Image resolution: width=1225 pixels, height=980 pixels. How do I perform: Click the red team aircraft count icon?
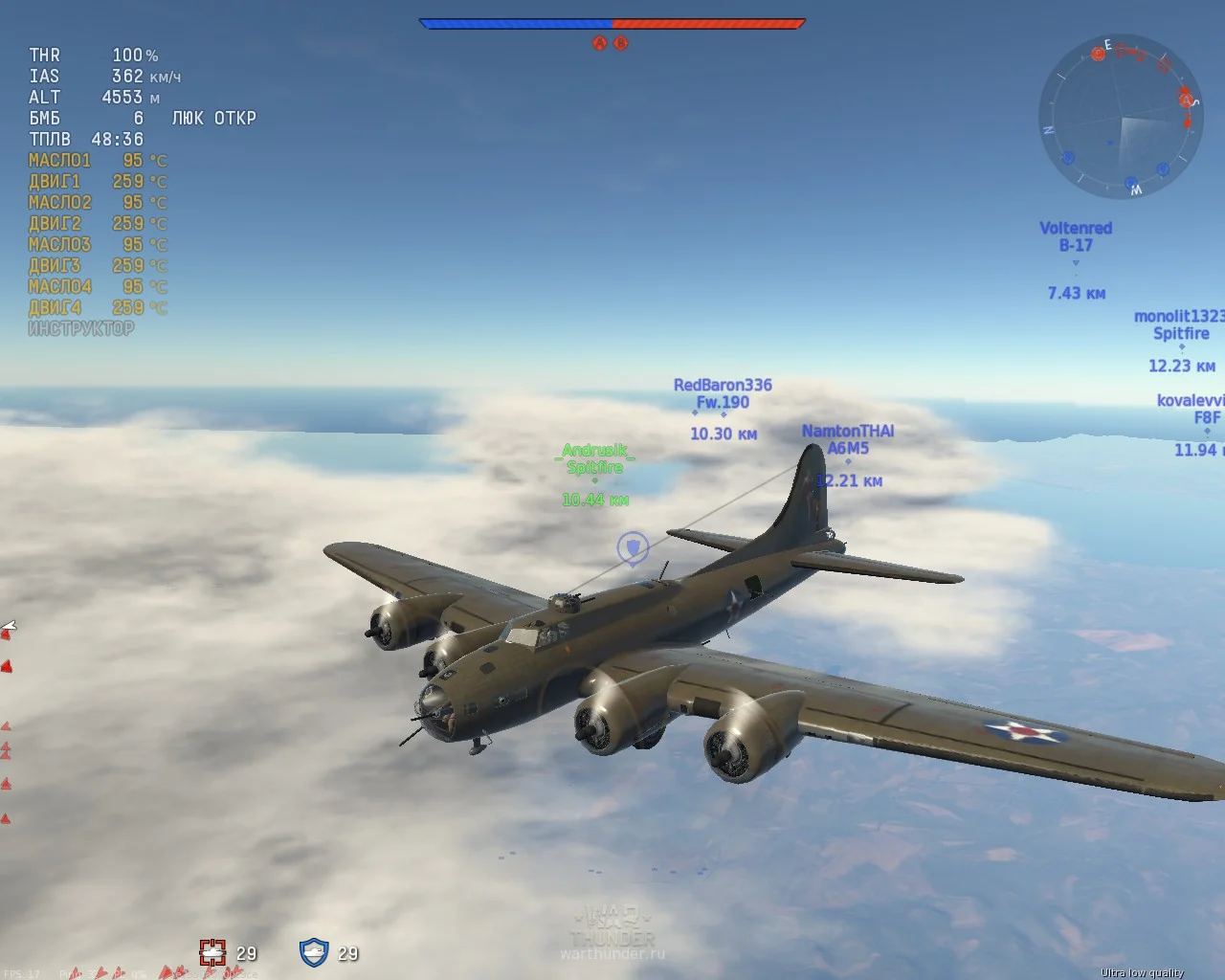212,952
